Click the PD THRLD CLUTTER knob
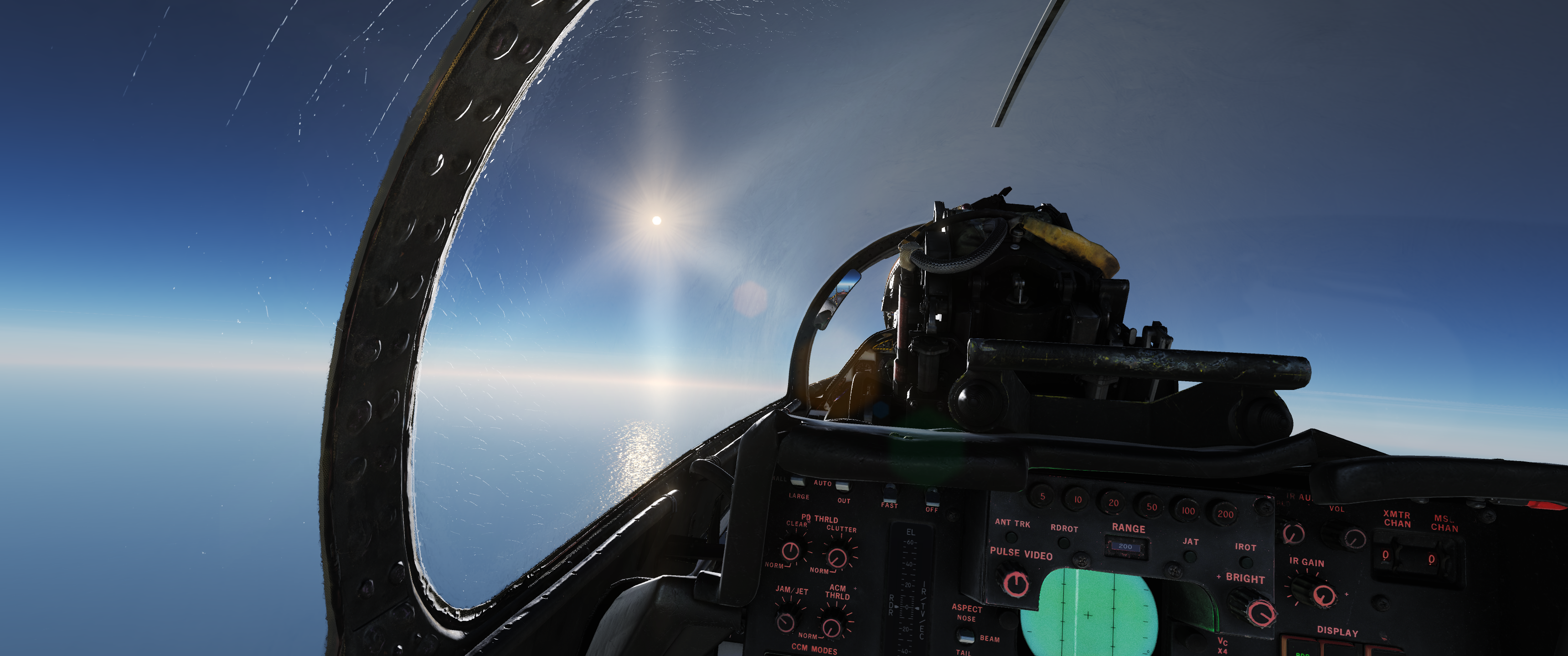The height and width of the screenshot is (656, 1568). coord(838,557)
